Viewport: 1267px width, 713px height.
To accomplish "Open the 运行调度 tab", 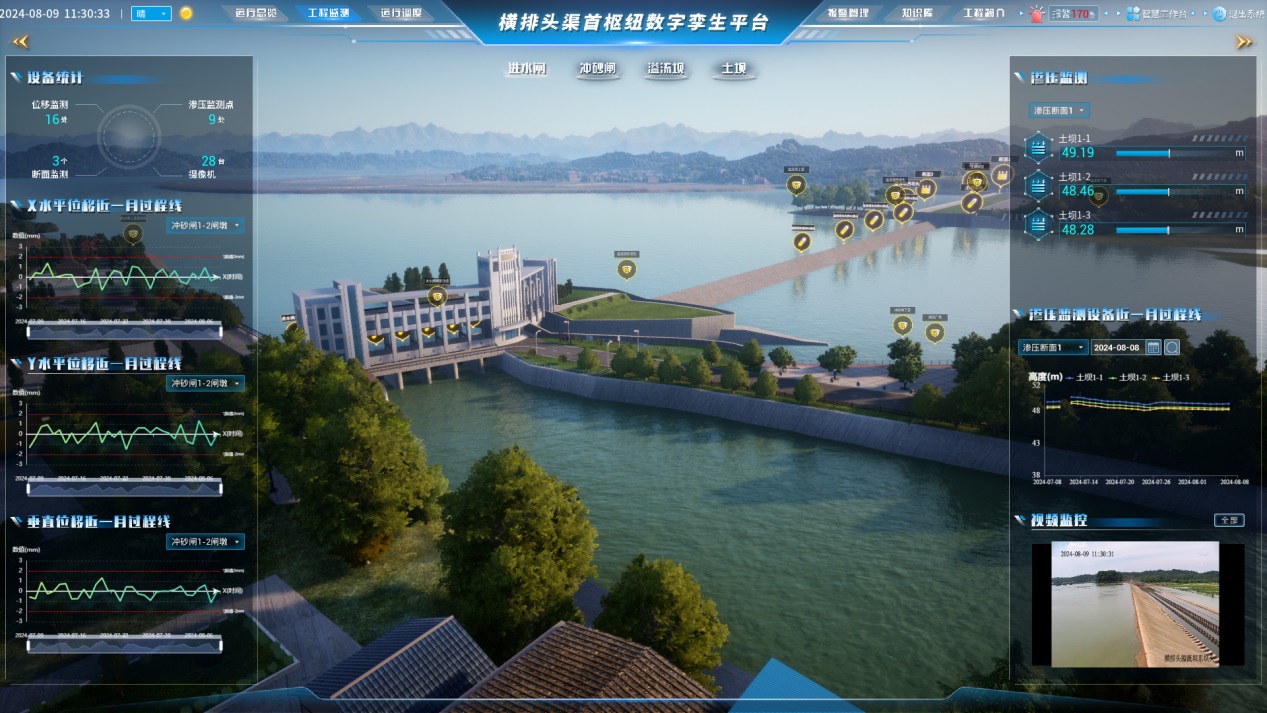I will 401,14.
